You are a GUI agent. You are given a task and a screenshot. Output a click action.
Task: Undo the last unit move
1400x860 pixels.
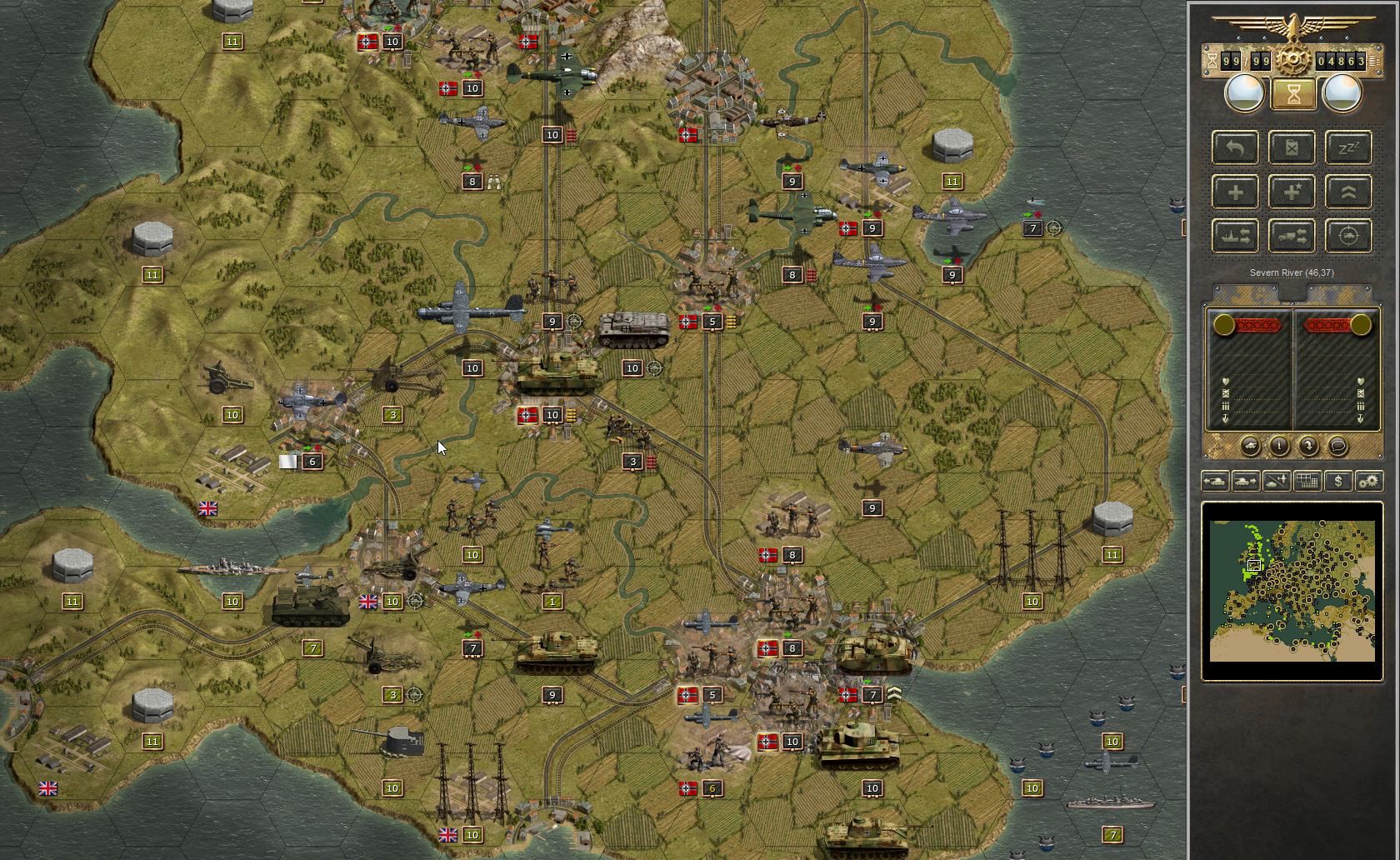coord(1235,147)
